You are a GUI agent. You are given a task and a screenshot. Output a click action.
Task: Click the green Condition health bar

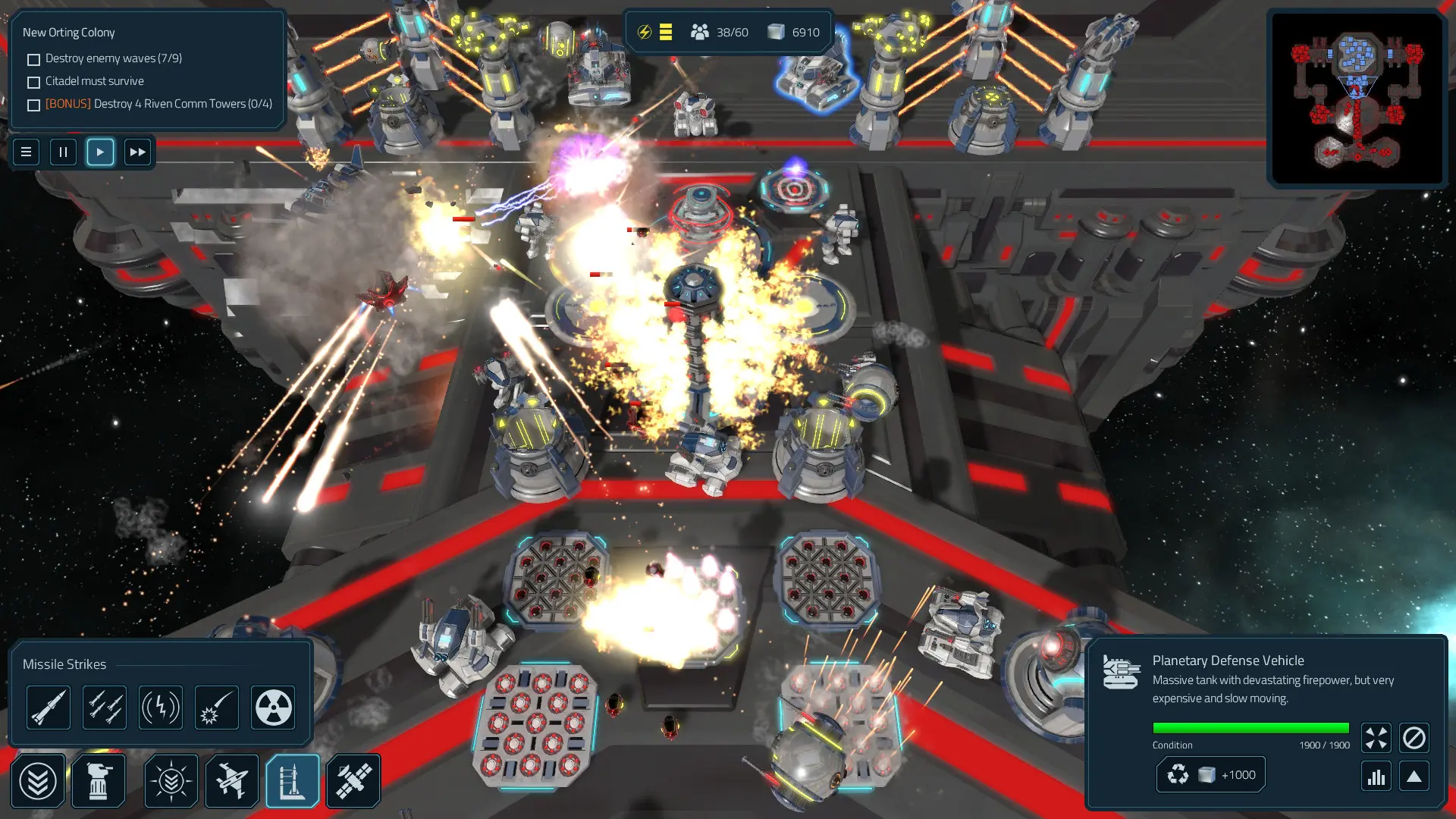tap(1251, 726)
